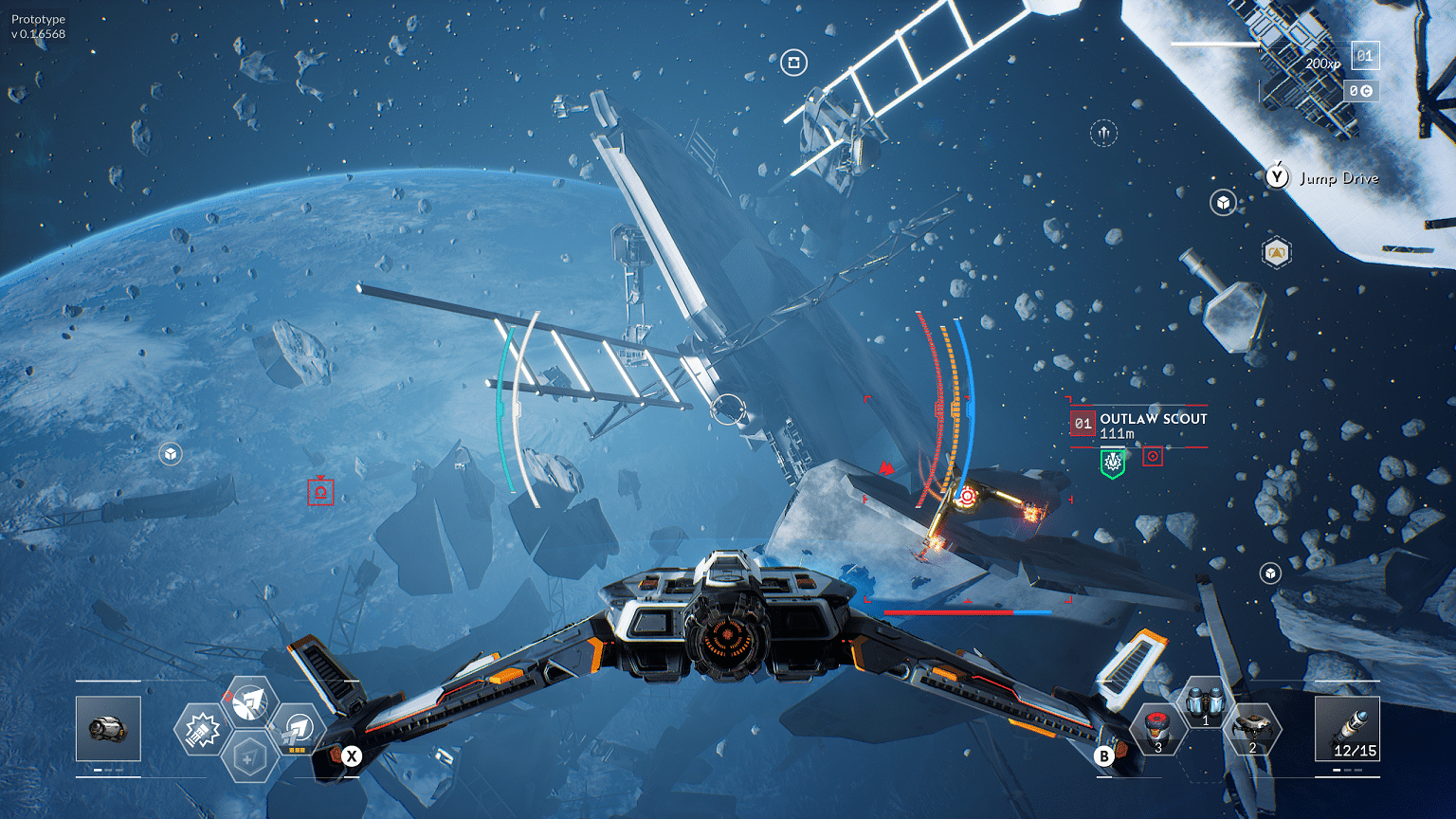This screenshot has height=819, width=1456.
Task: Click the player level 01 badge
Action: 1364,56
